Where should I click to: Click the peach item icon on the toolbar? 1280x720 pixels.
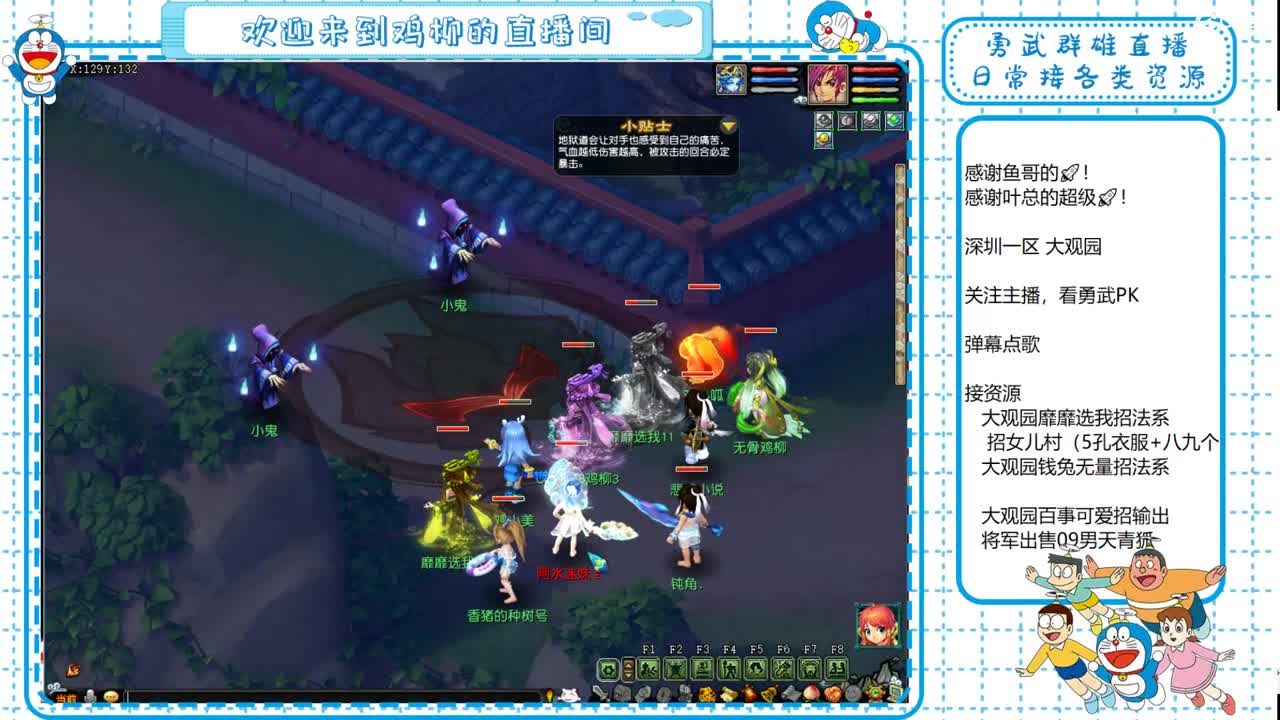[811, 694]
